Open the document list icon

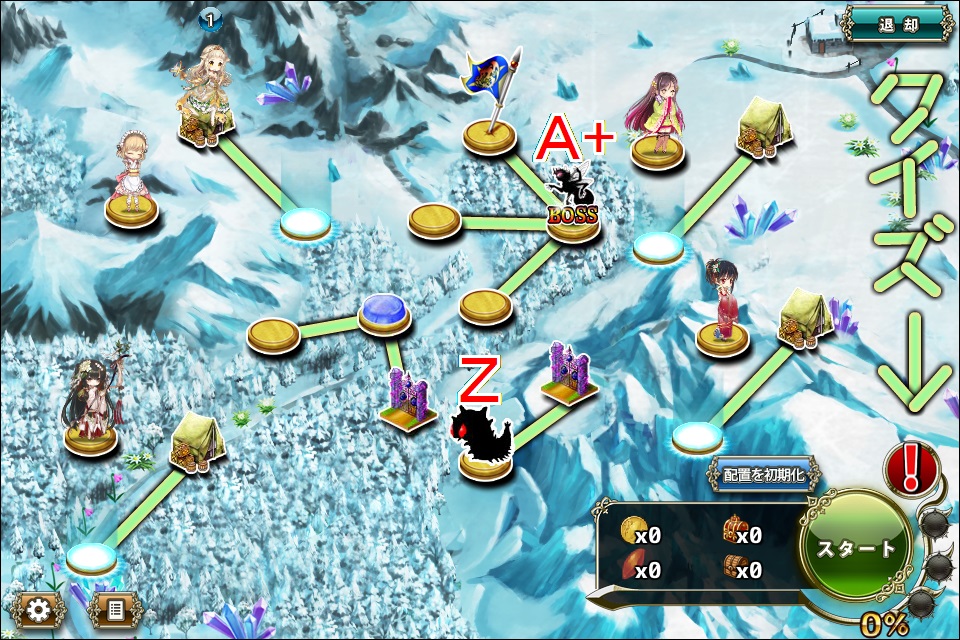115,608
